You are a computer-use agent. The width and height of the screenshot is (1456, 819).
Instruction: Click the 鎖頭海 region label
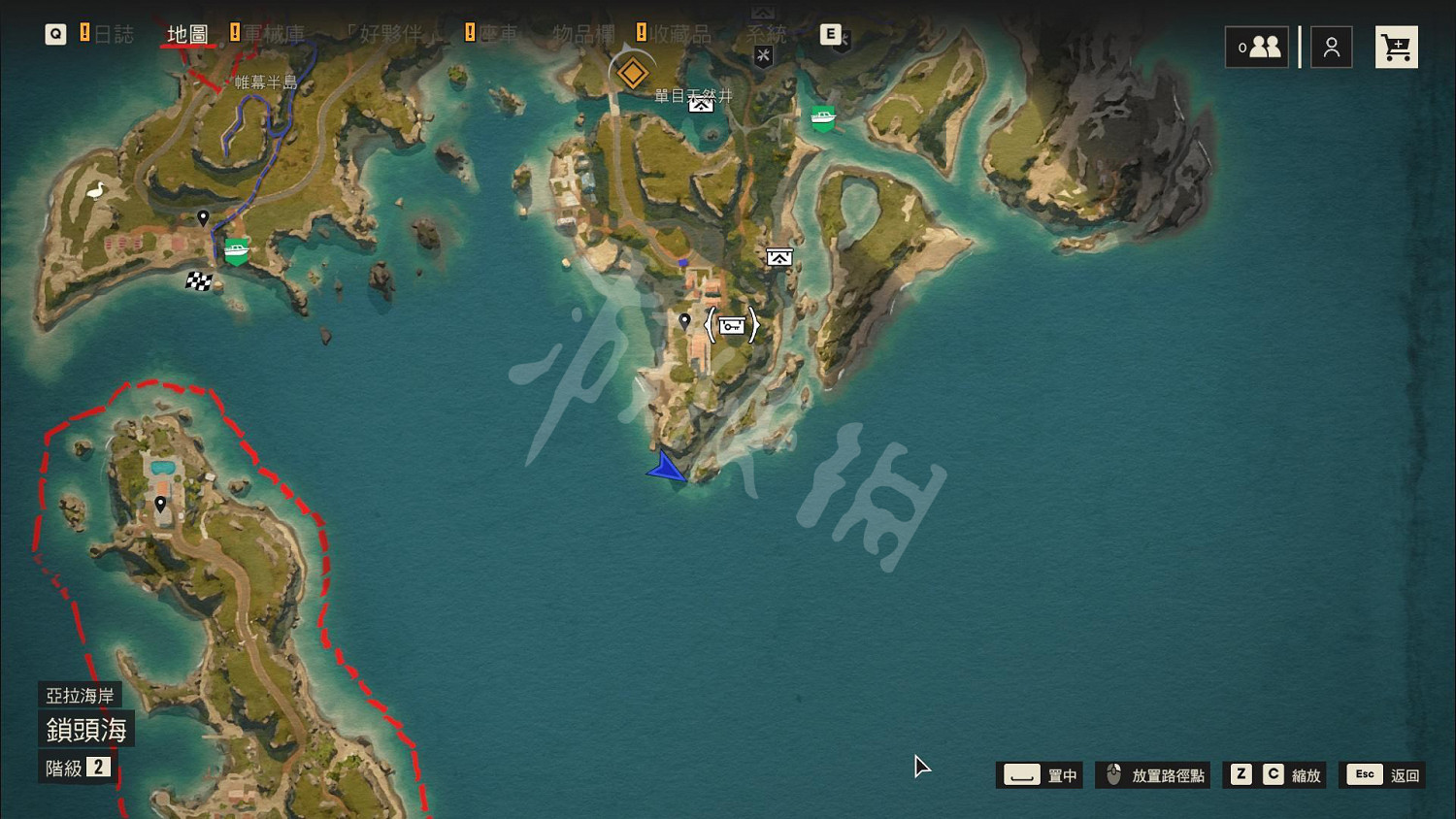coord(87,730)
